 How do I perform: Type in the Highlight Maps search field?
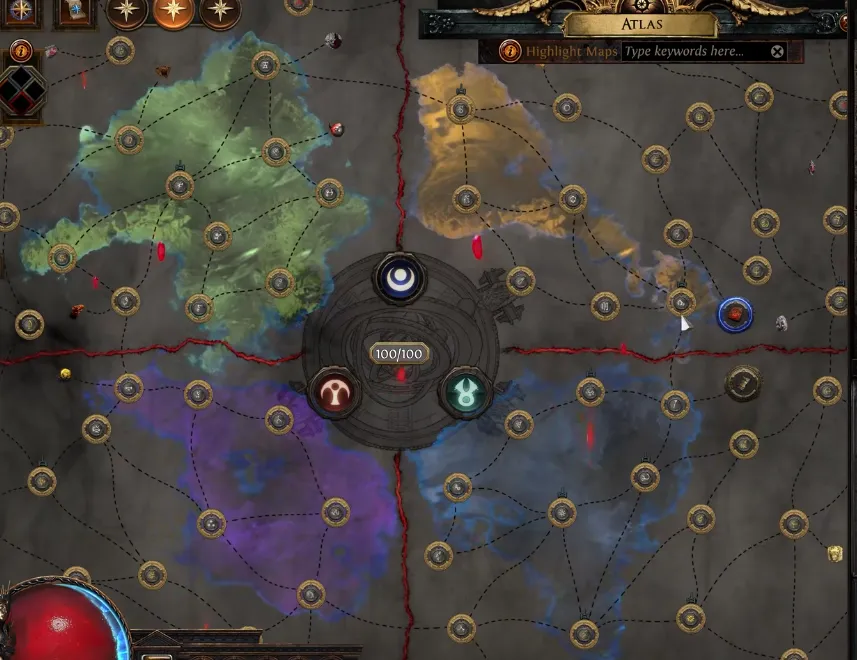pyautogui.click(x=692, y=51)
